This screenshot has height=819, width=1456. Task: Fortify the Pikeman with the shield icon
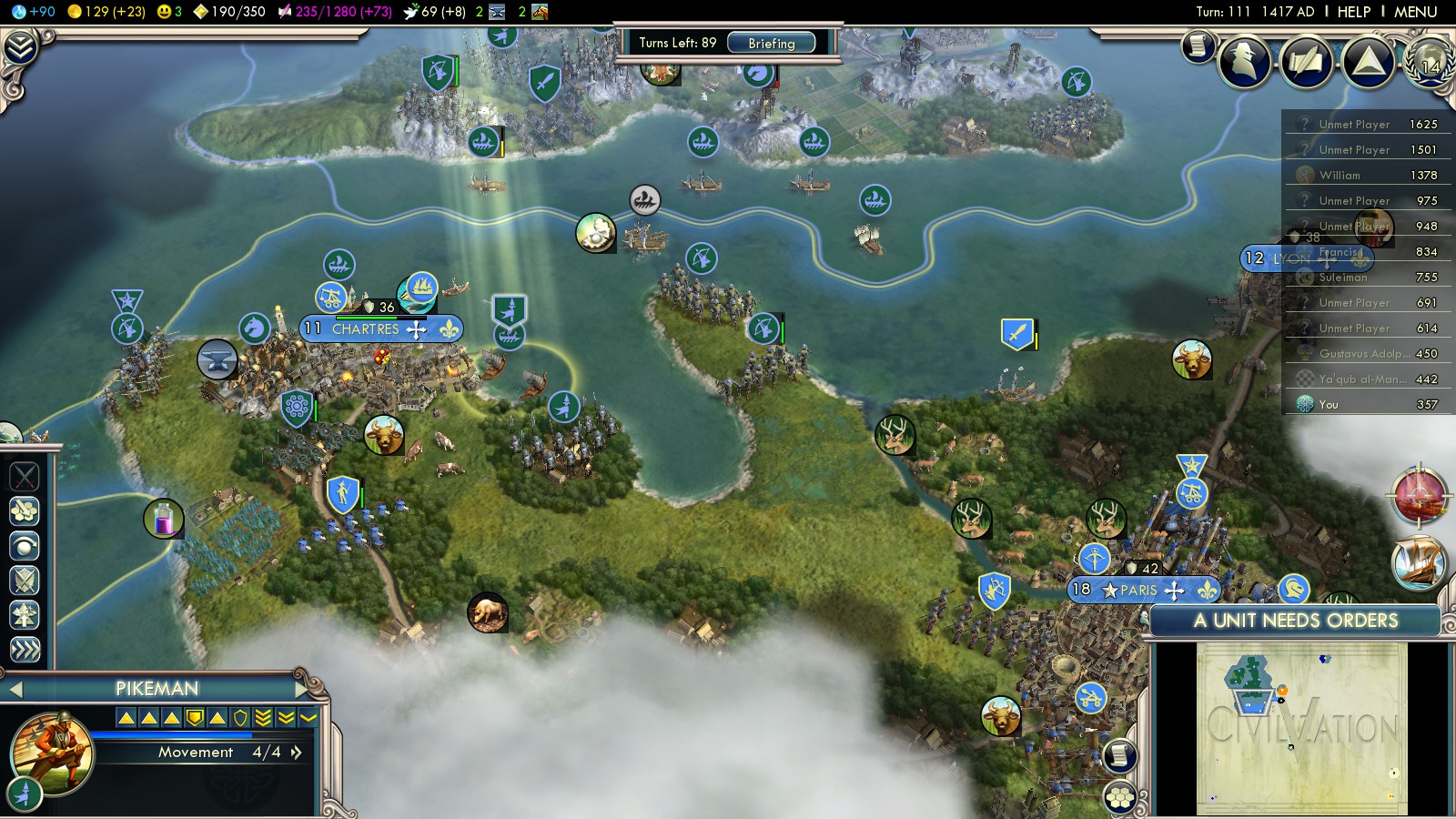click(25, 580)
